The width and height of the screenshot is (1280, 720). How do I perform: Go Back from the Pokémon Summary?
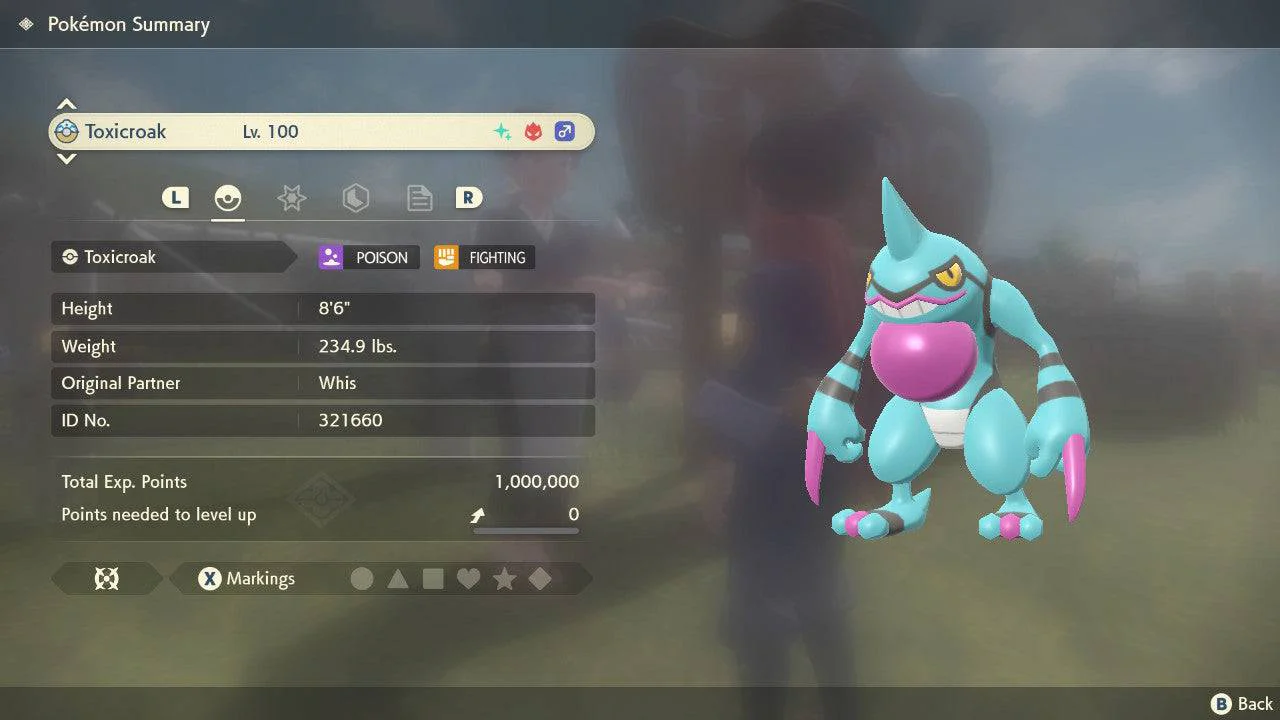point(1242,704)
